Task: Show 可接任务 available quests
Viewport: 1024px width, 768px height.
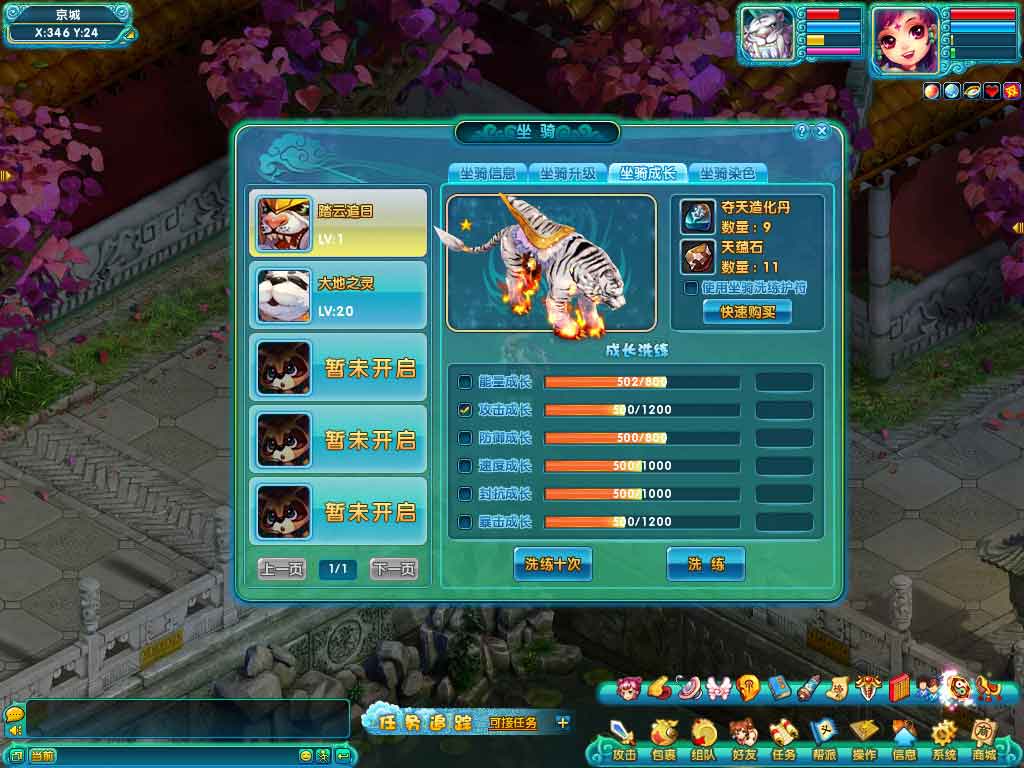Action: pos(513,722)
